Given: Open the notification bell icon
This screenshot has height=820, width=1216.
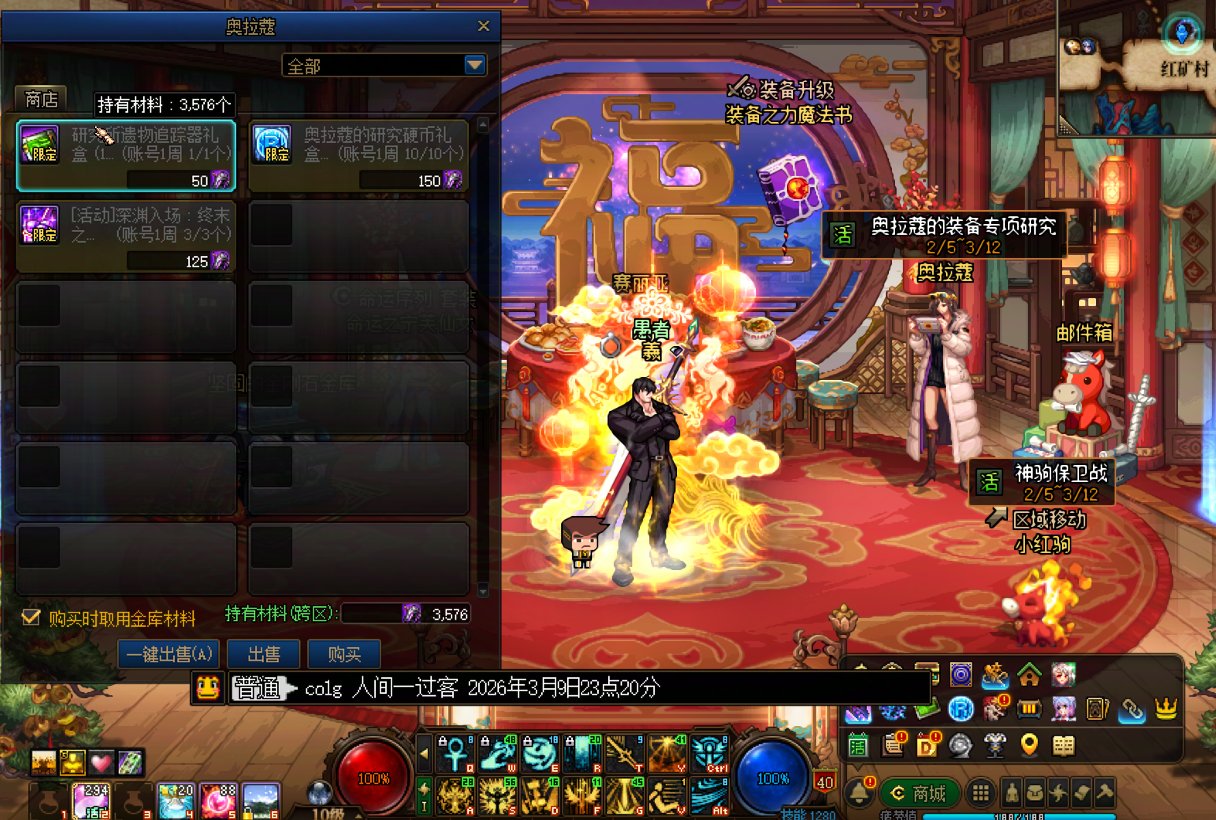Looking at the screenshot, I should (x=858, y=793).
